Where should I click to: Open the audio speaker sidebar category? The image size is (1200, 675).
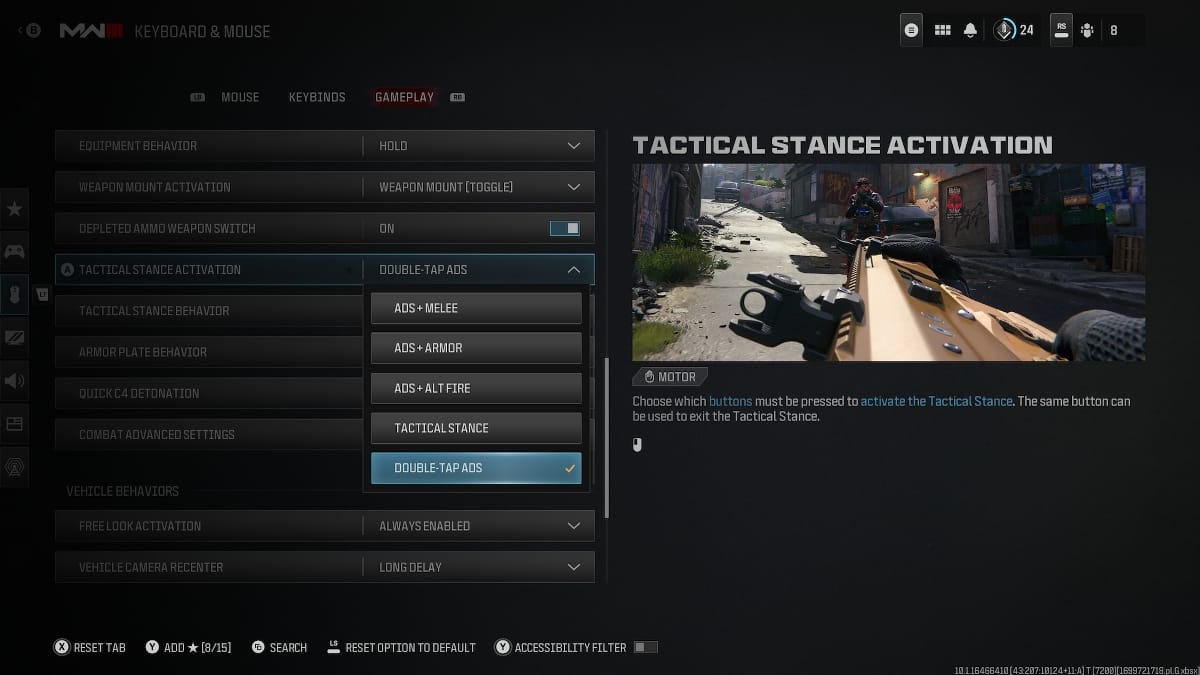(15, 380)
